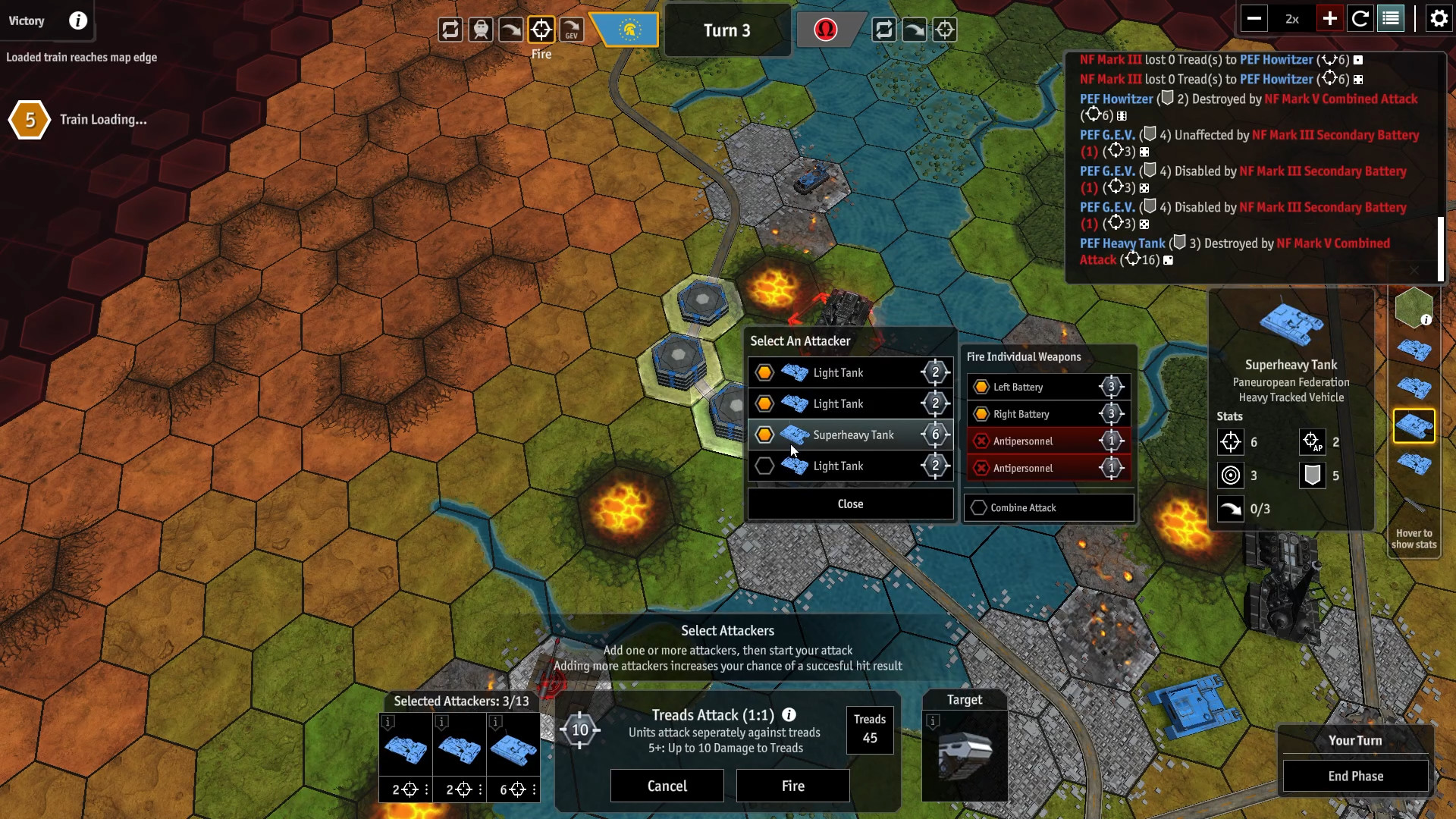This screenshot has height=819, width=1456.
Task: Disable the Left Battery weapon
Action: coord(1050,387)
